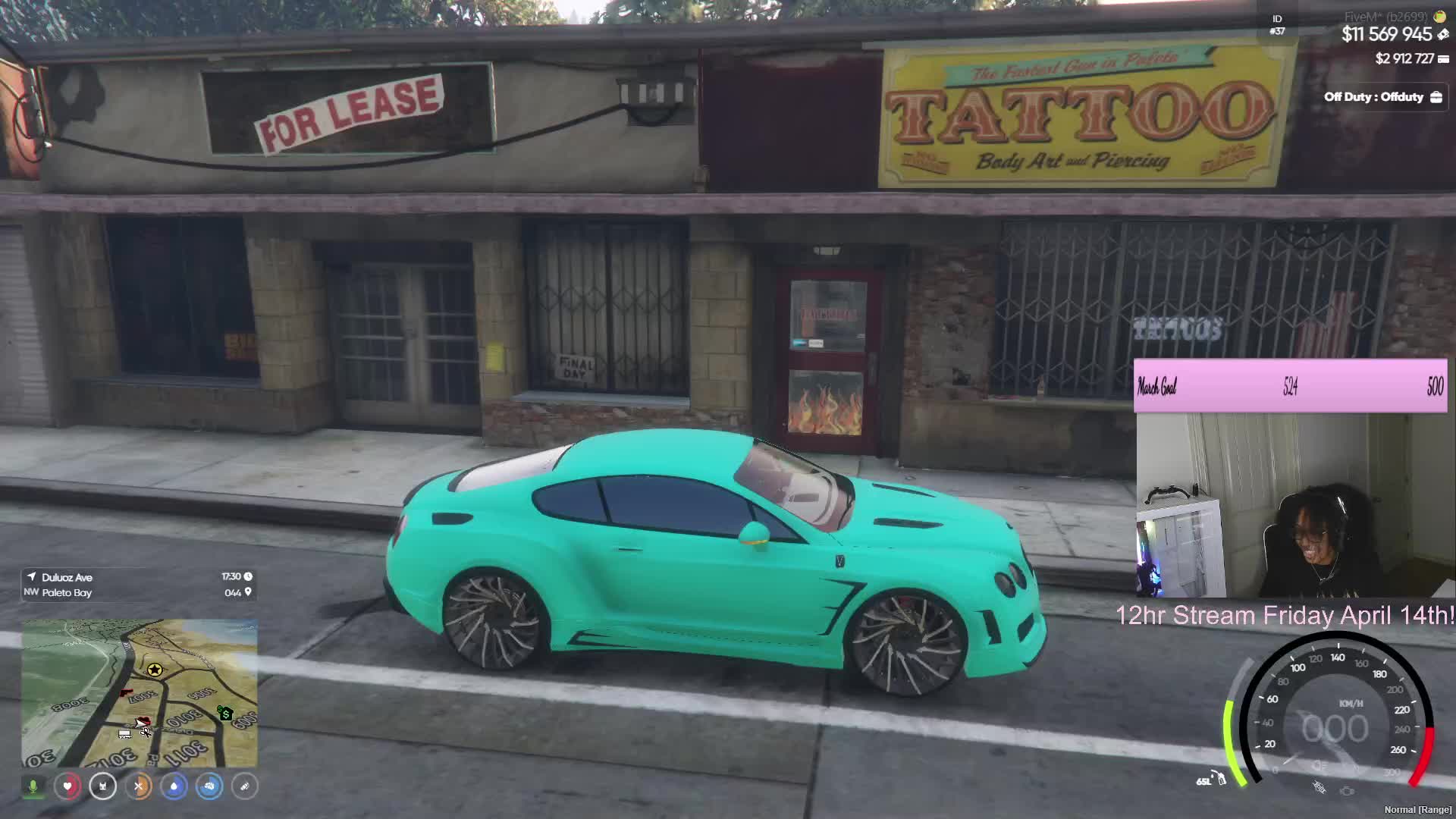Select the yellow star marker on minimap
The width and height of the screenshot is (1456, 819).
pos(155,670)
